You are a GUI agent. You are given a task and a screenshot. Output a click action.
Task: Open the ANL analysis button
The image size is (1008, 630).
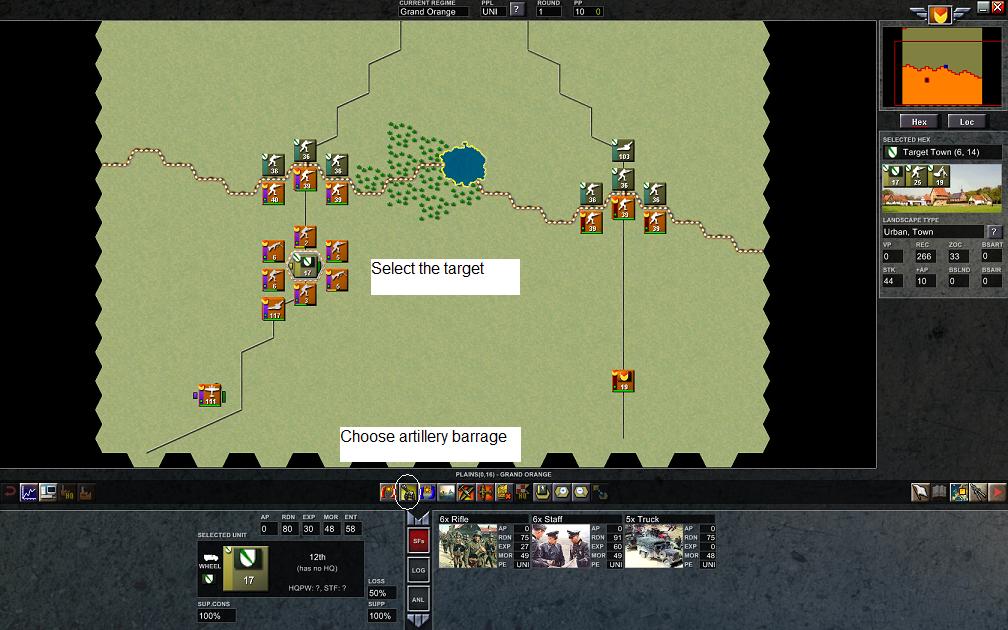pyautogui.click(x=419, y=599)
